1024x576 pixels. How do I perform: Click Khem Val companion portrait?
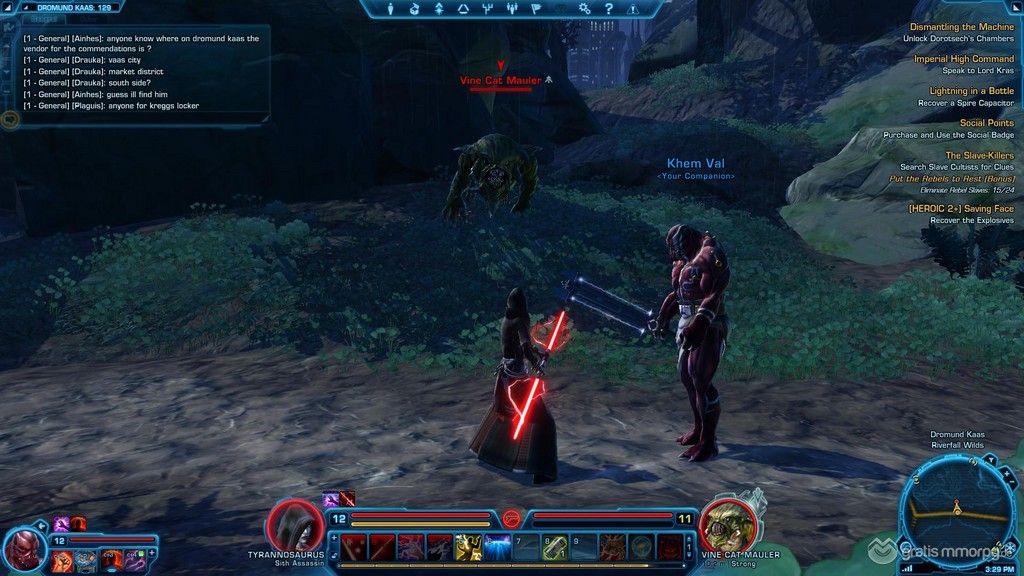[x=24, y=550]
